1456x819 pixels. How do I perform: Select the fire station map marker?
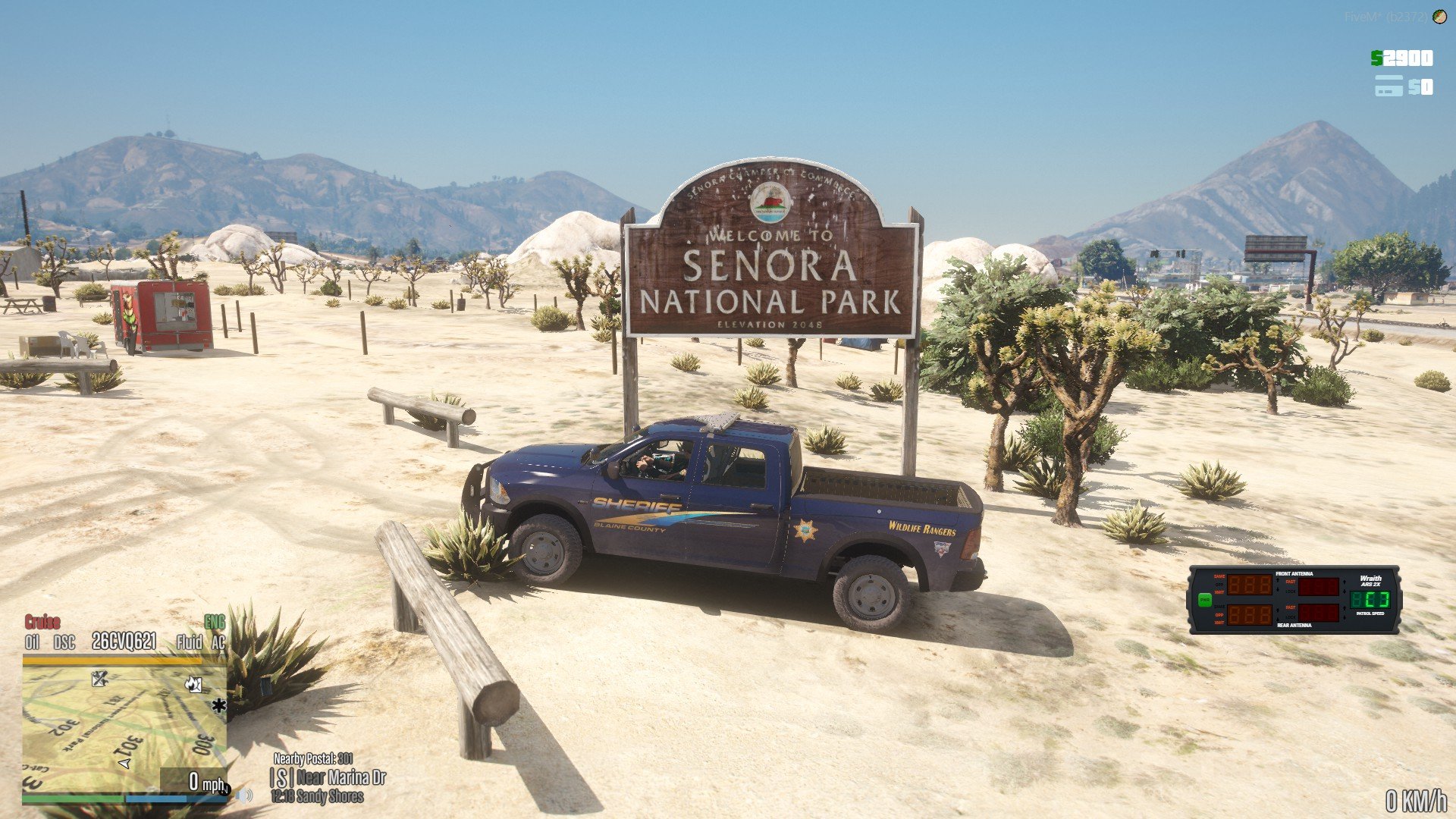click(x=193, y=684)
